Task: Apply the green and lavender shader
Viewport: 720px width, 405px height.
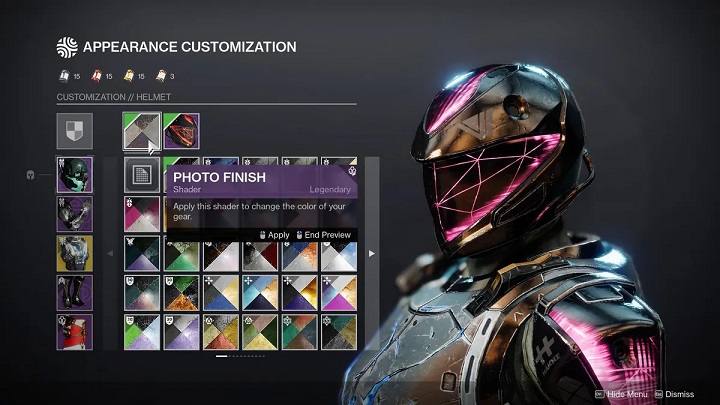Action: [141, 331]
